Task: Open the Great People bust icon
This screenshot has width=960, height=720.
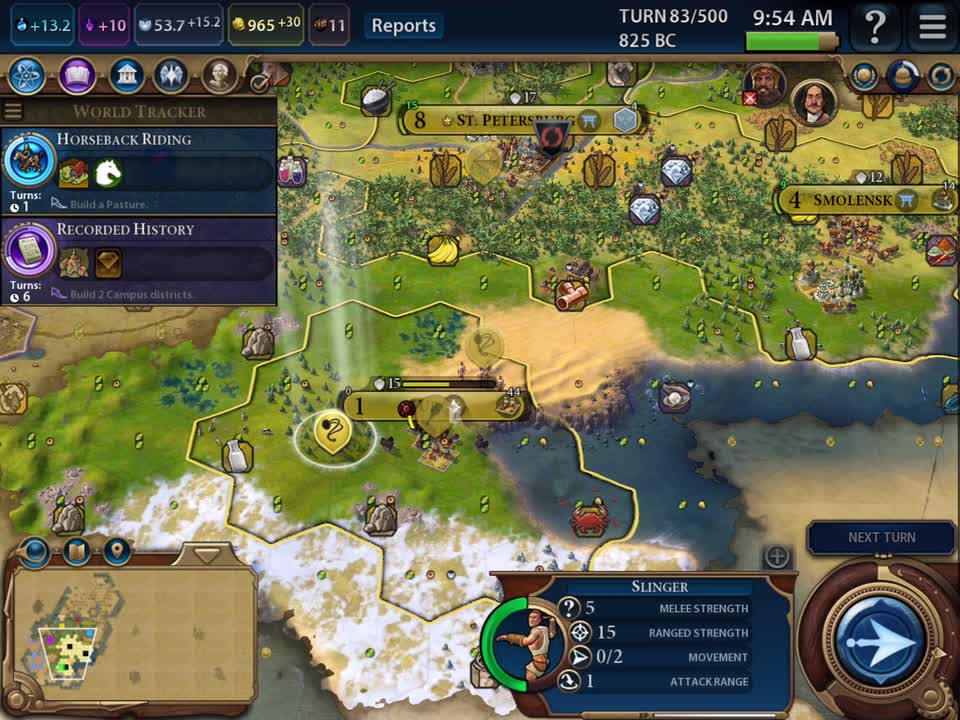Action: tap(220, 75)
